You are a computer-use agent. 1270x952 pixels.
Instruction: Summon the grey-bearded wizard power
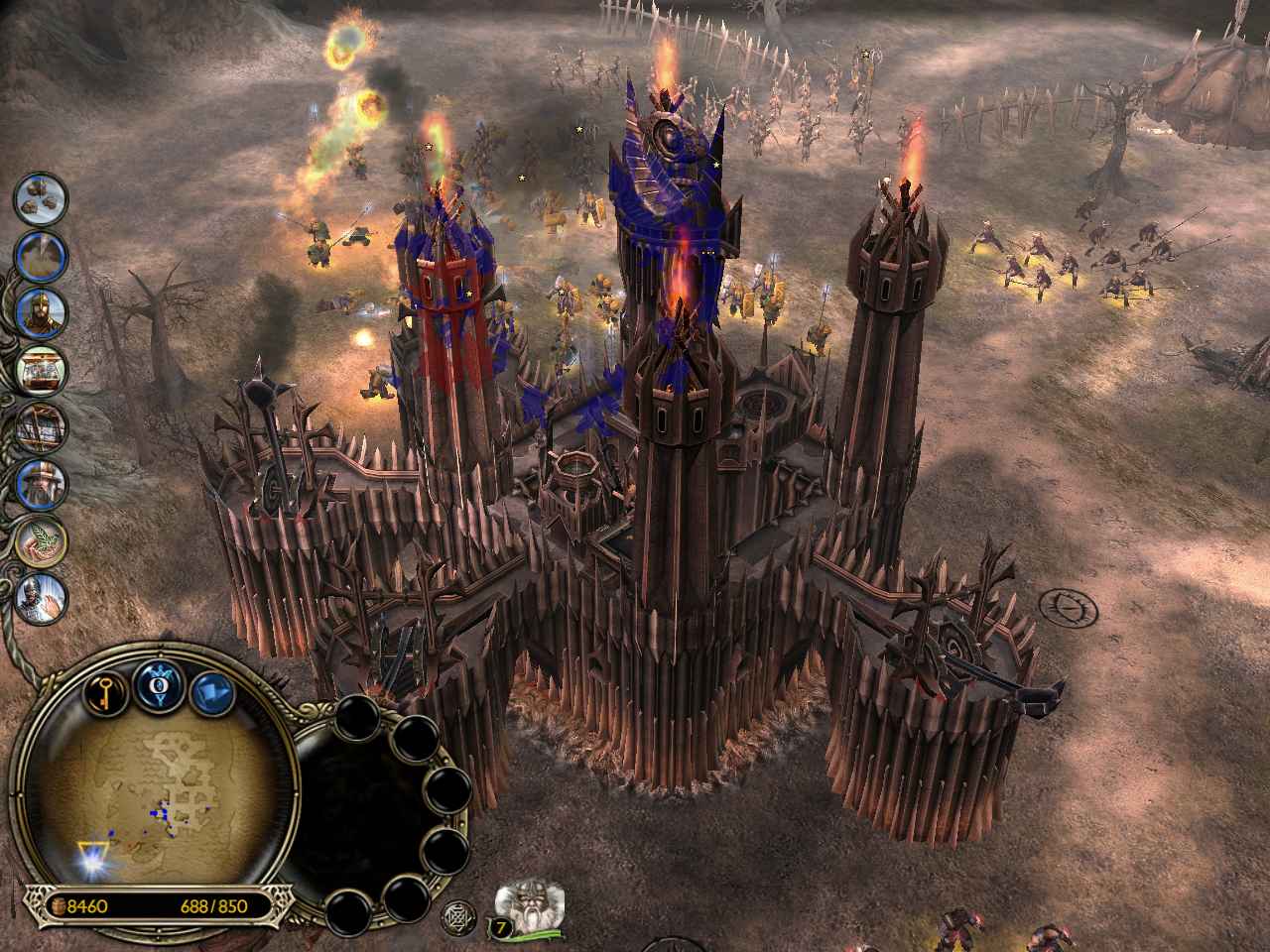coord(42,484)
